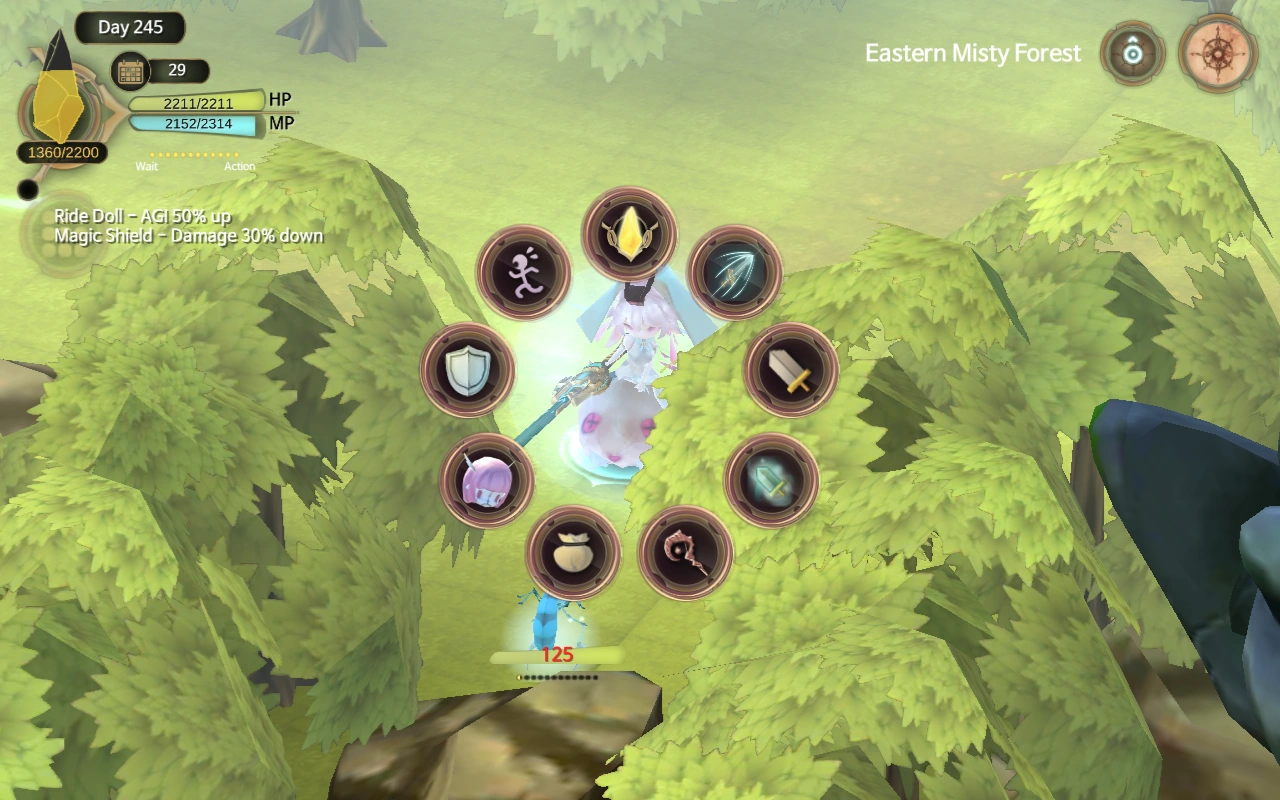1280x800 pixels.
Task: Click the circular targeting icon top right
Action: coord(1131,54)
